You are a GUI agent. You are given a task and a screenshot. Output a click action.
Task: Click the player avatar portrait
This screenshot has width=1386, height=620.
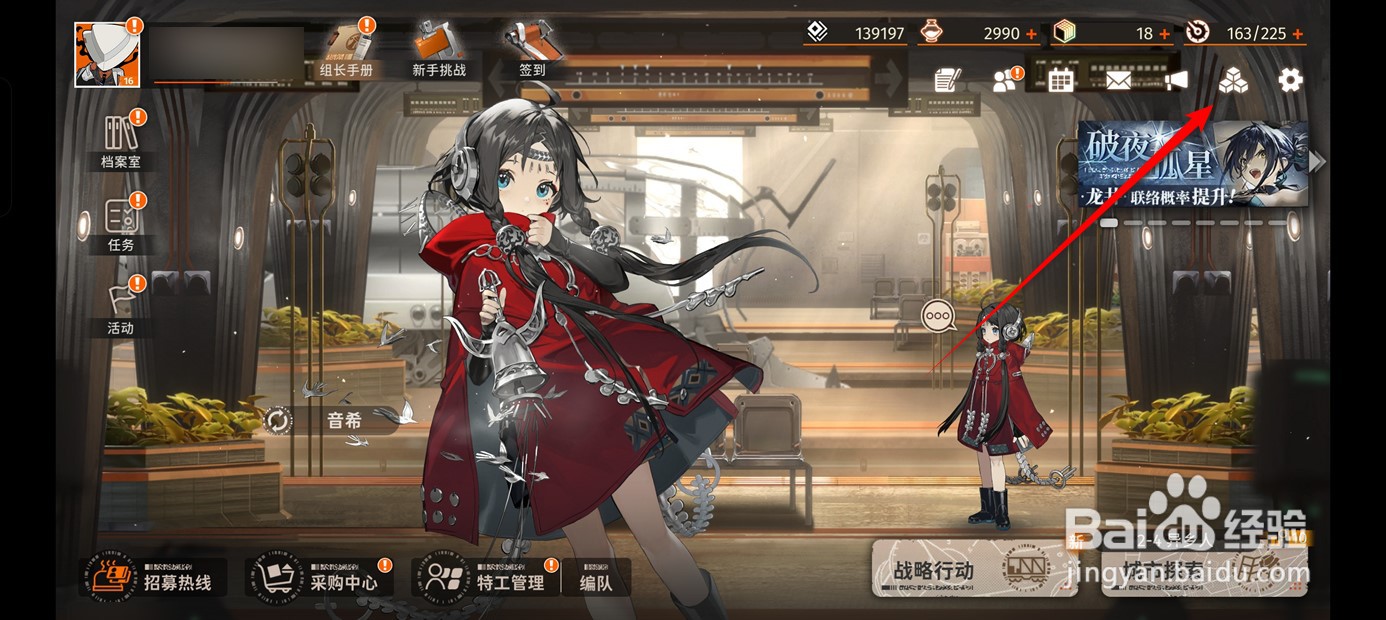(x=107, y=54)
